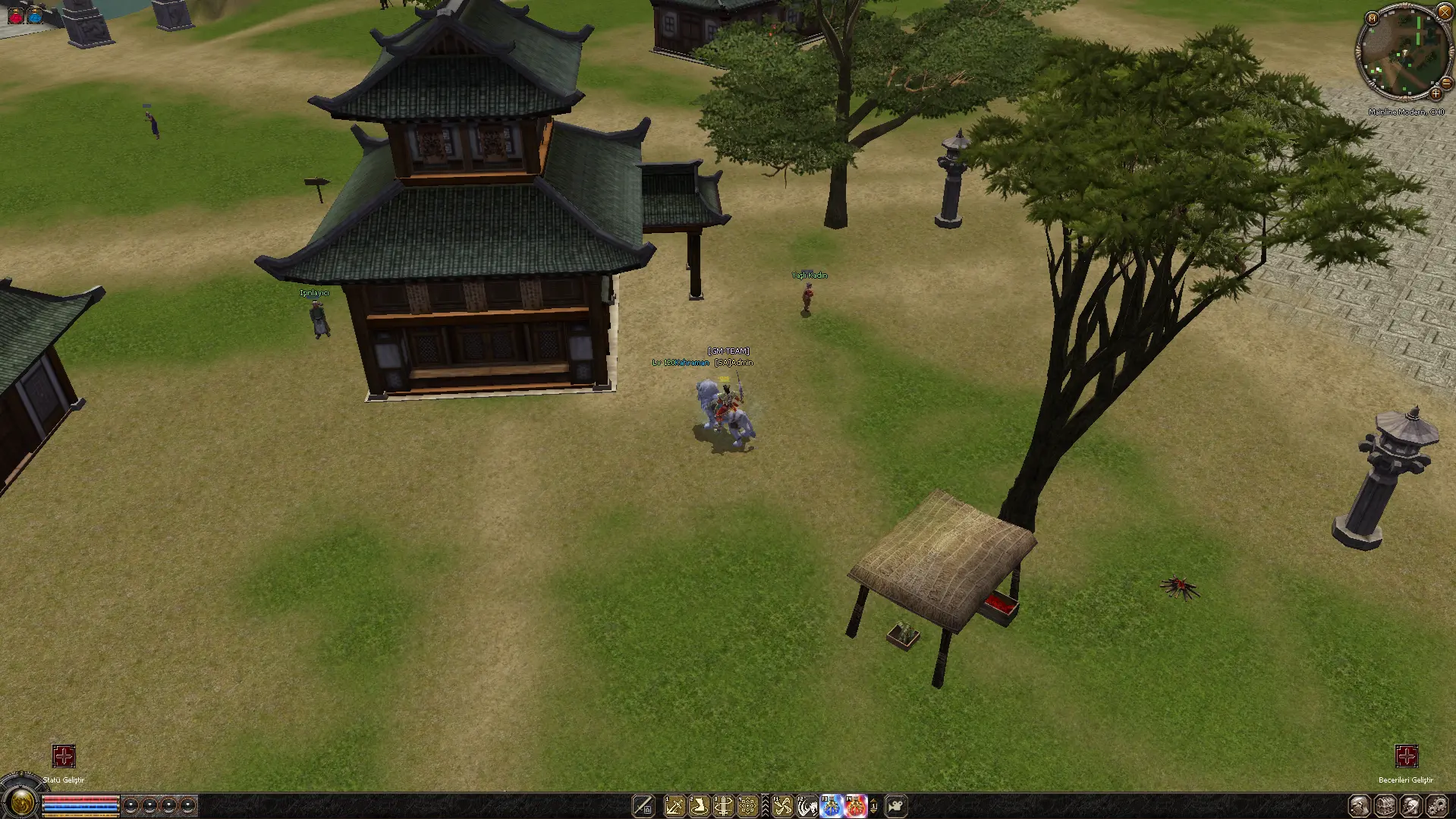The image size is (1456, 819).
Task: Expand the quickslot bar using chevron arrows
Action: [765, 805]
